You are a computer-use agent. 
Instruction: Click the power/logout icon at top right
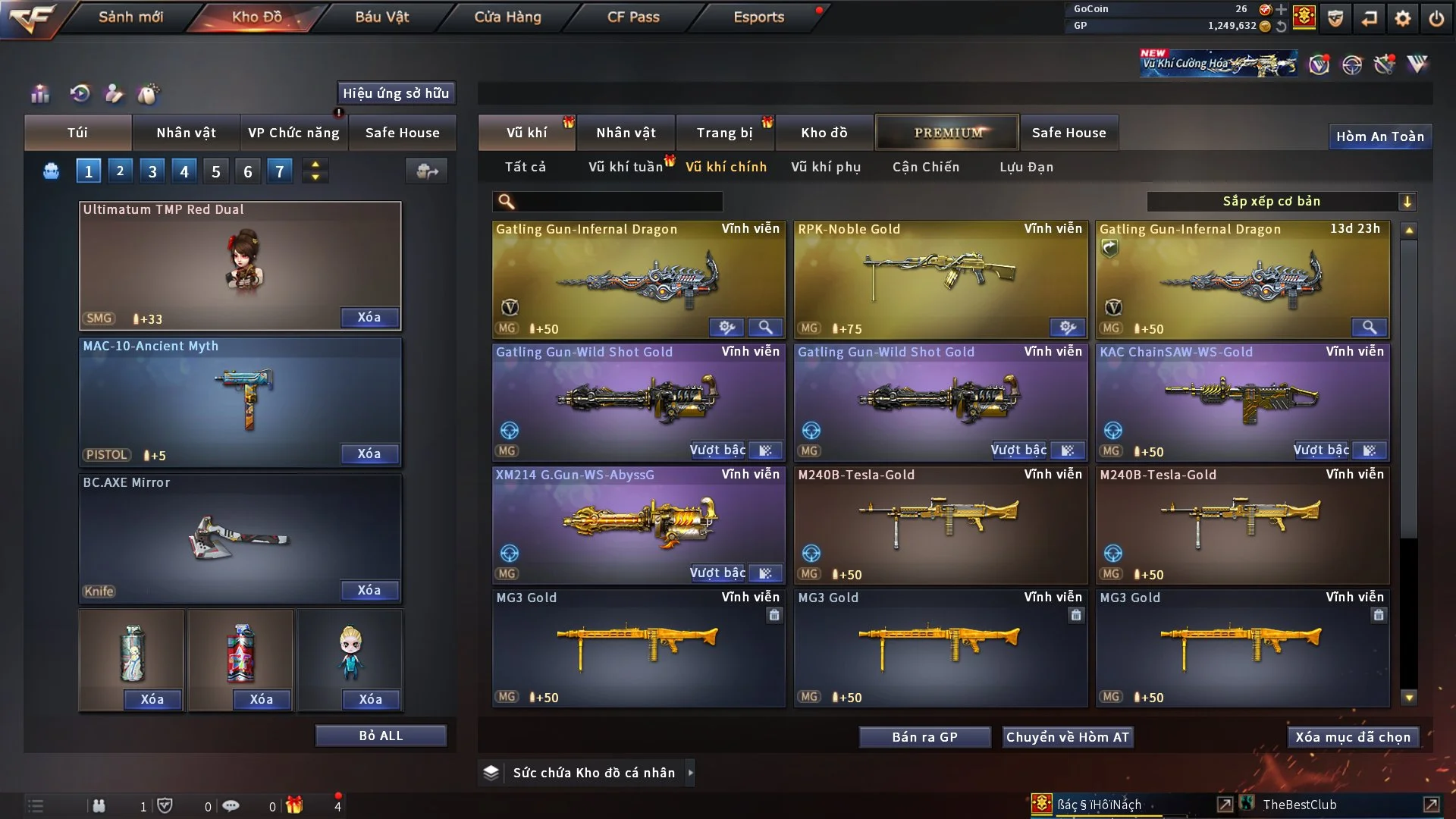[x=1437, y=17]
